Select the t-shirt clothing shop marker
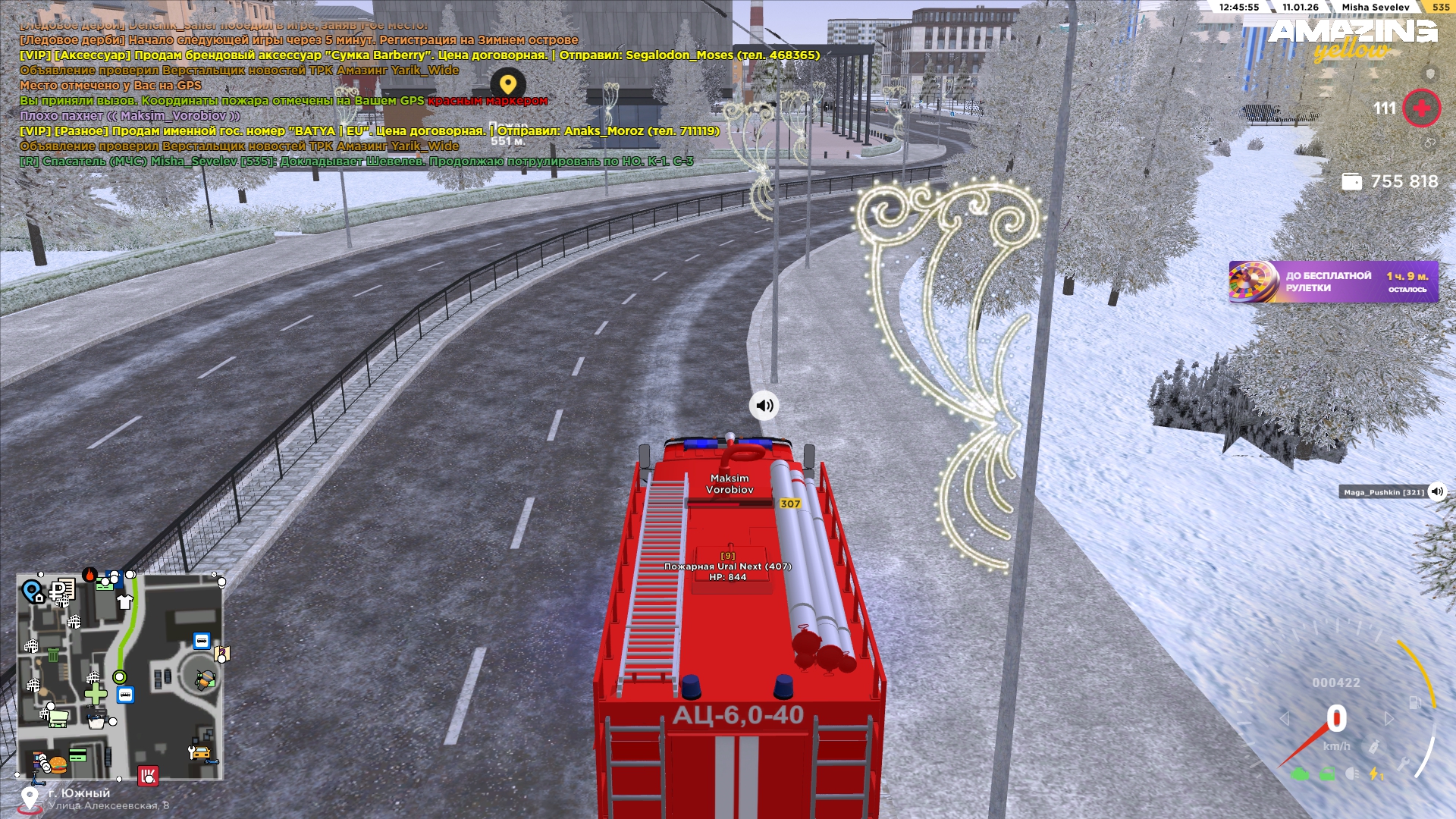 point(125,602)
